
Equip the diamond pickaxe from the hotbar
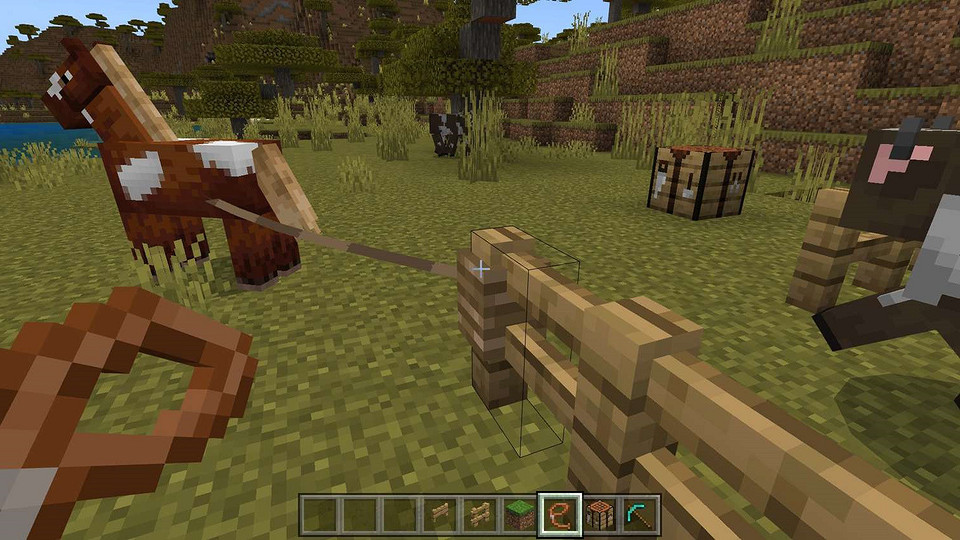pyautogui.click(x=639, y=515)
